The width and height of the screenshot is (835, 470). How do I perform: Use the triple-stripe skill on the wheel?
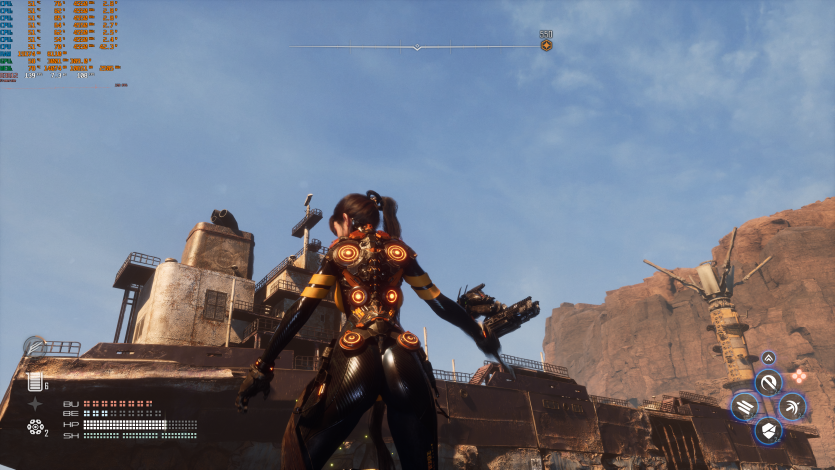[x=744, y=406]
